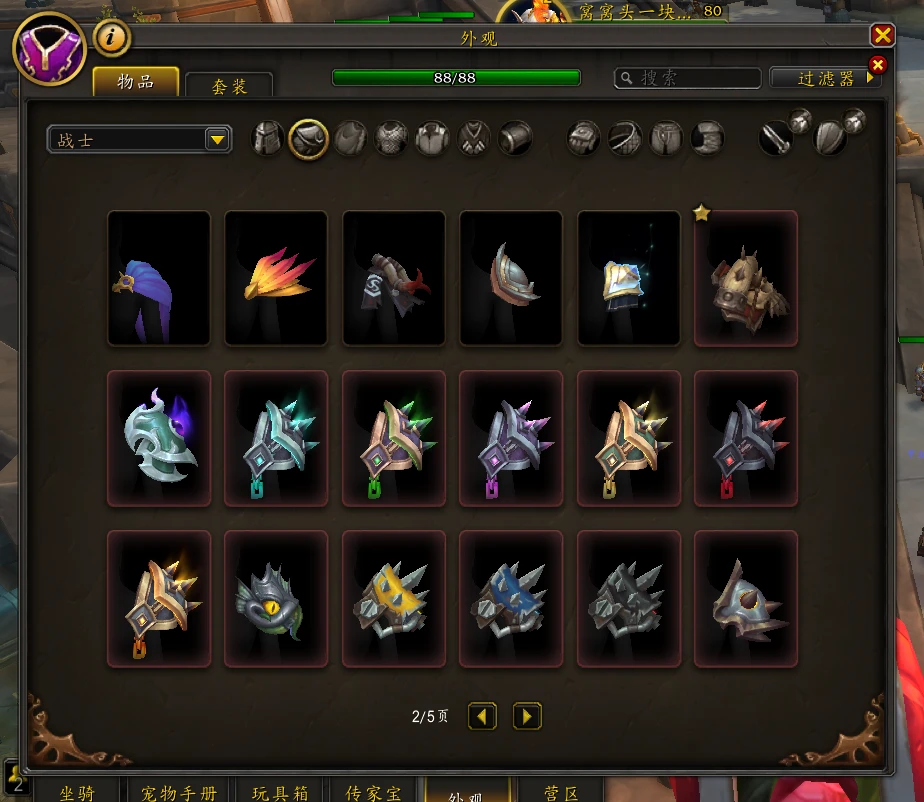
Task: Switch to the 套装 sets tab
Action: 229,86
